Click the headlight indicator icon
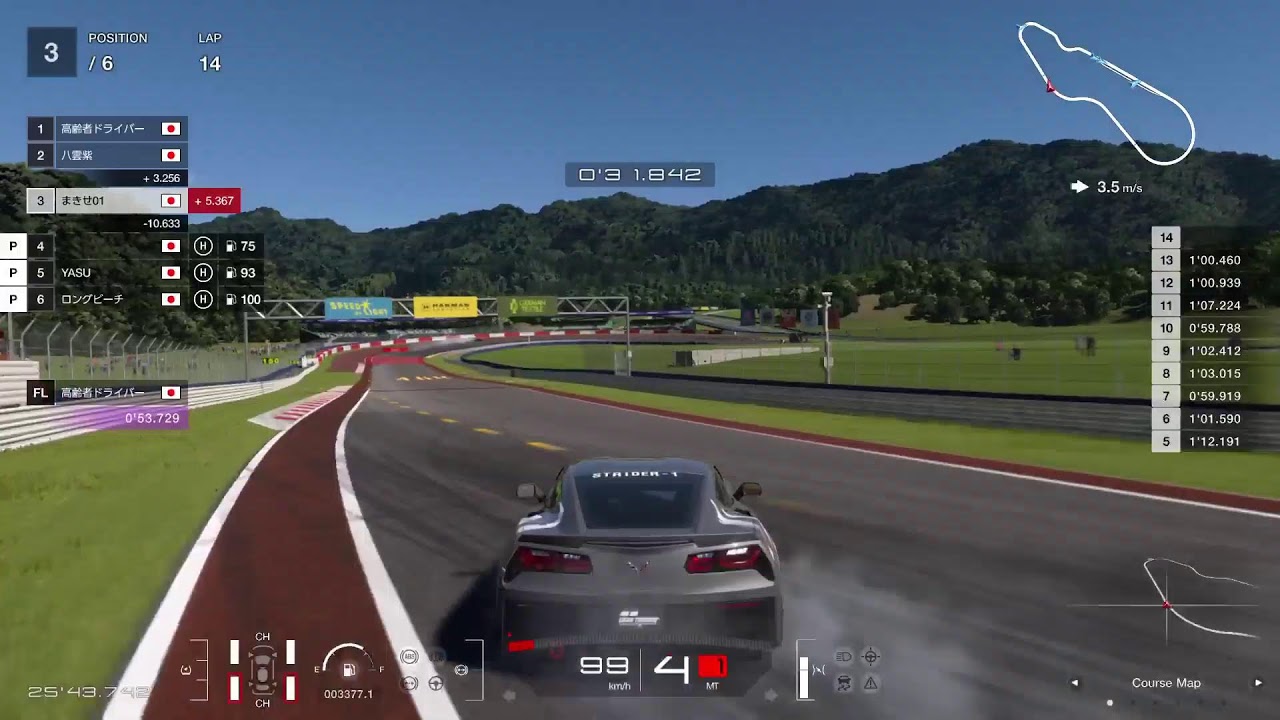The image size is (1280, 720). pyautogui.click(x=844, y=657)
